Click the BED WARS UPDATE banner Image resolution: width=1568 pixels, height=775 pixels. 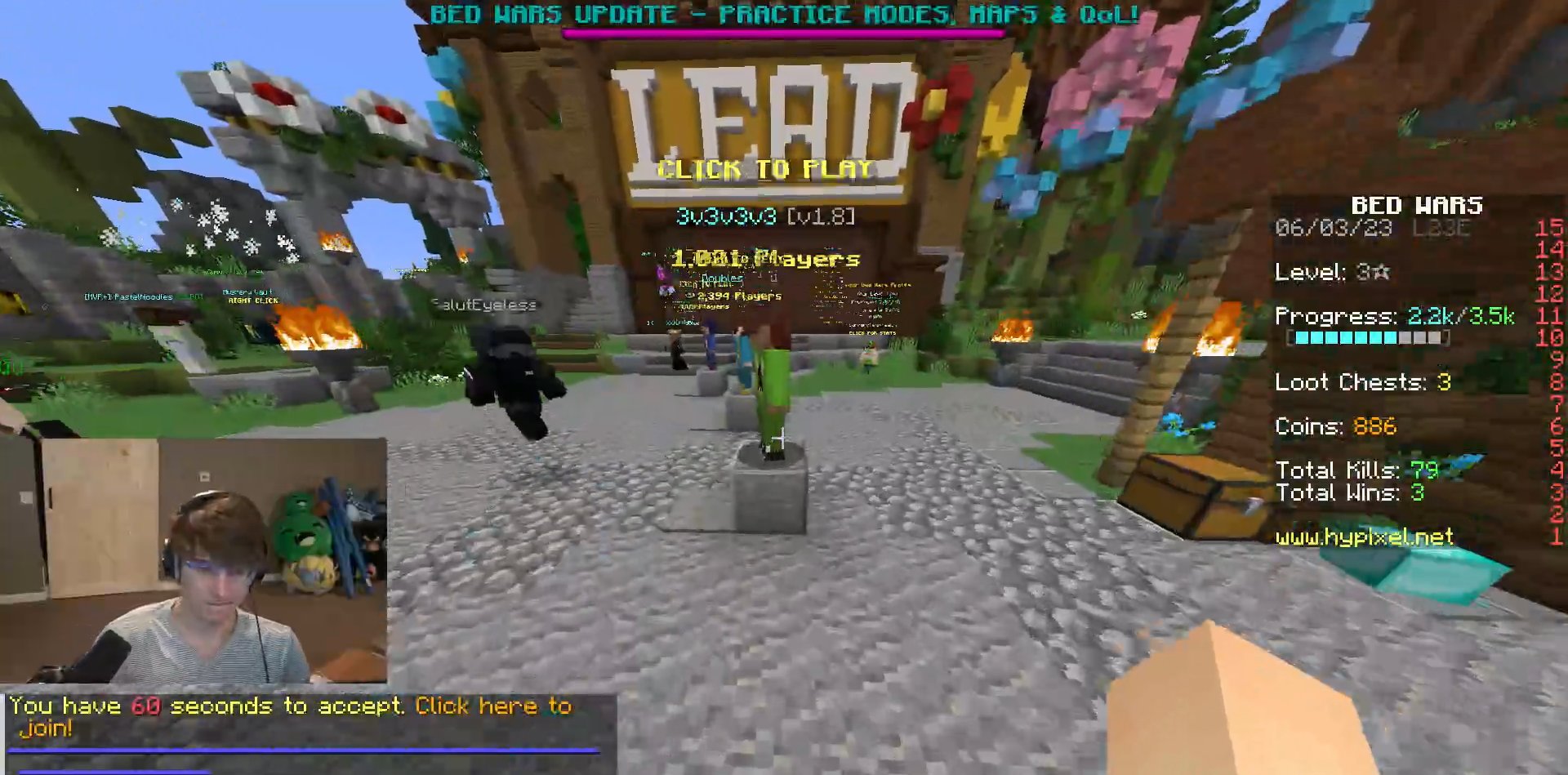tap(784, 13)
